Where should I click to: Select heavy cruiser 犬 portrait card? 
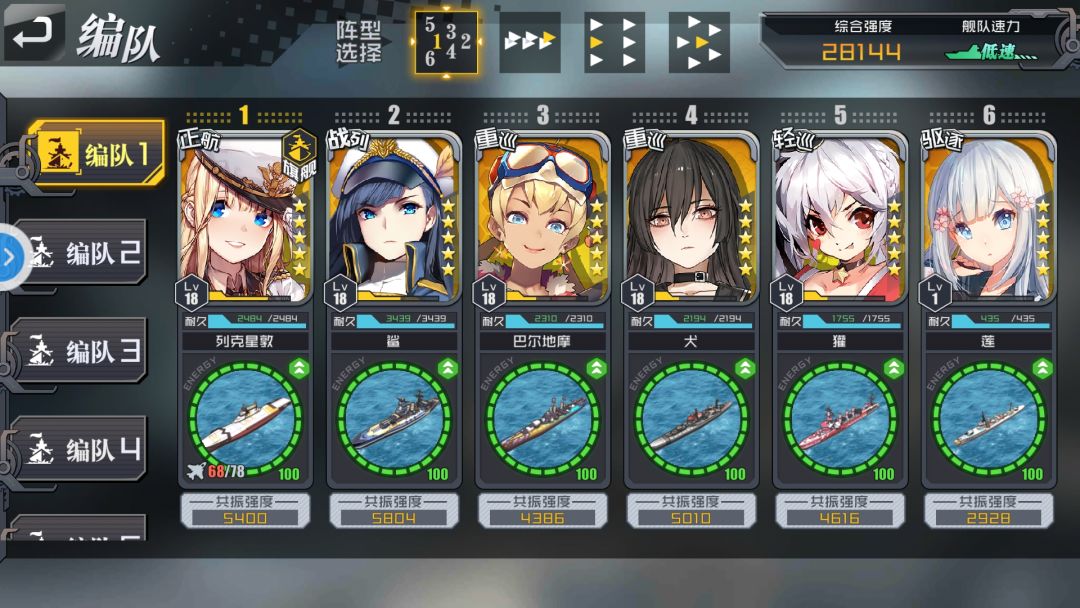tap(690, 218)
